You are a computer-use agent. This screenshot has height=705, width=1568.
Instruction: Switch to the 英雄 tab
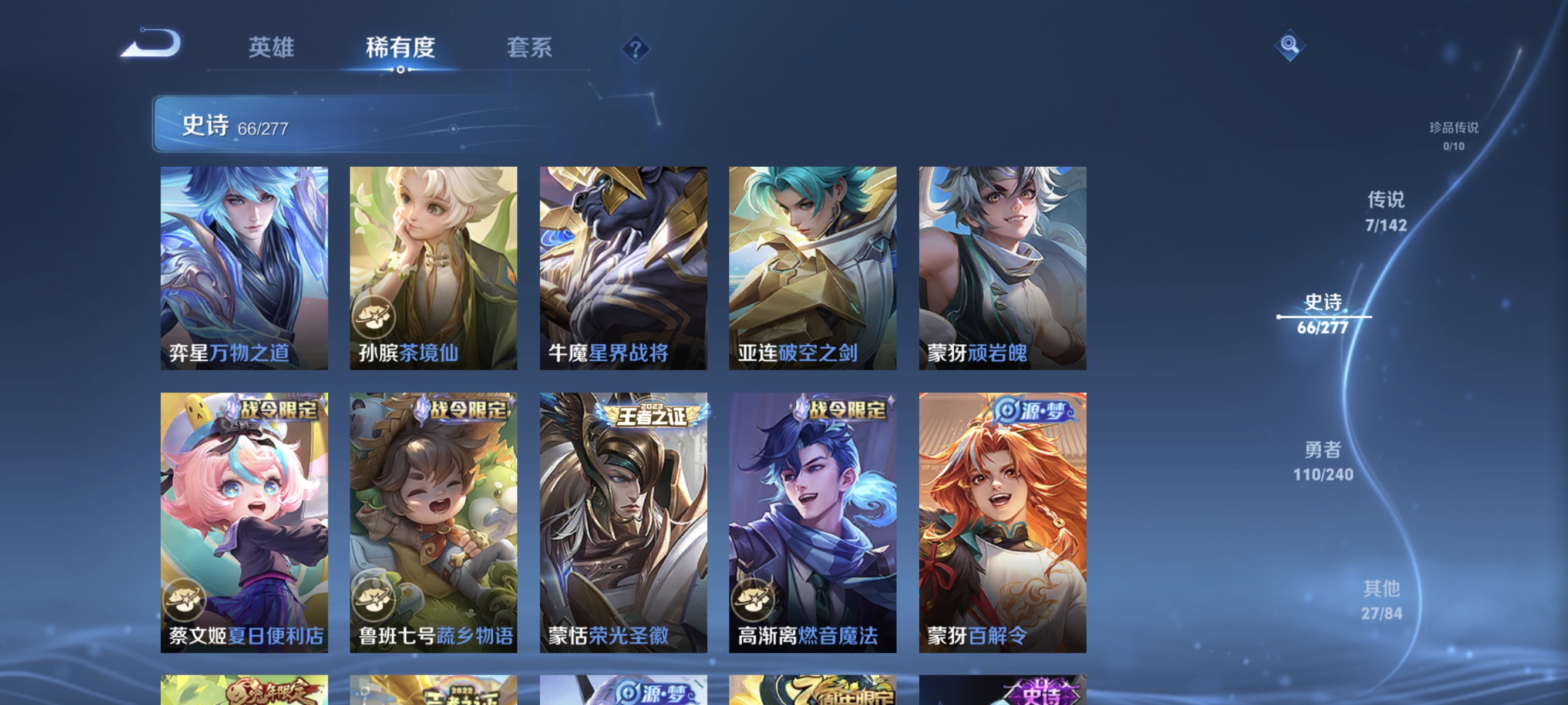(271, 48)
